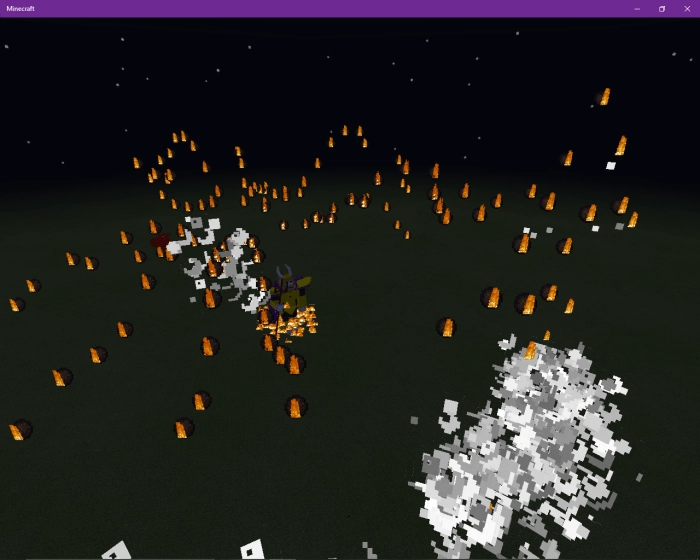Close the Minecraft window

(687, 9)
